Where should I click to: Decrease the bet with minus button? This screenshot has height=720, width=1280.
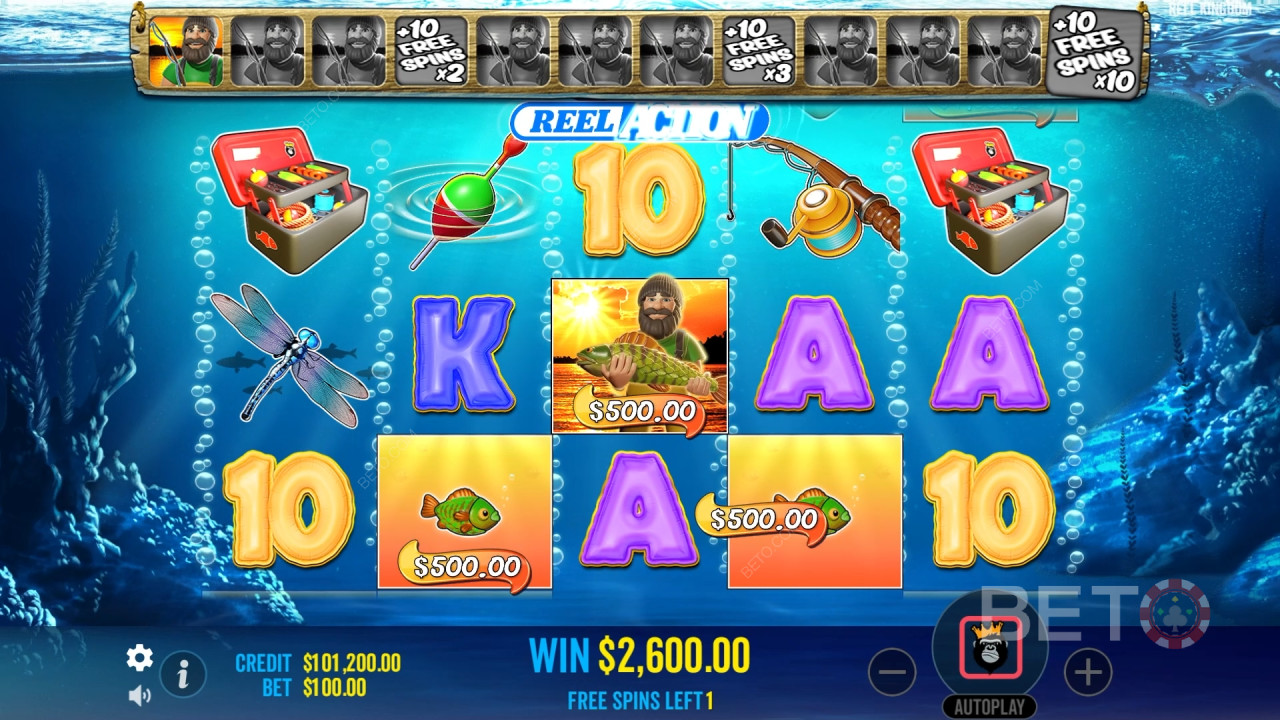click(x=892, y=673)
